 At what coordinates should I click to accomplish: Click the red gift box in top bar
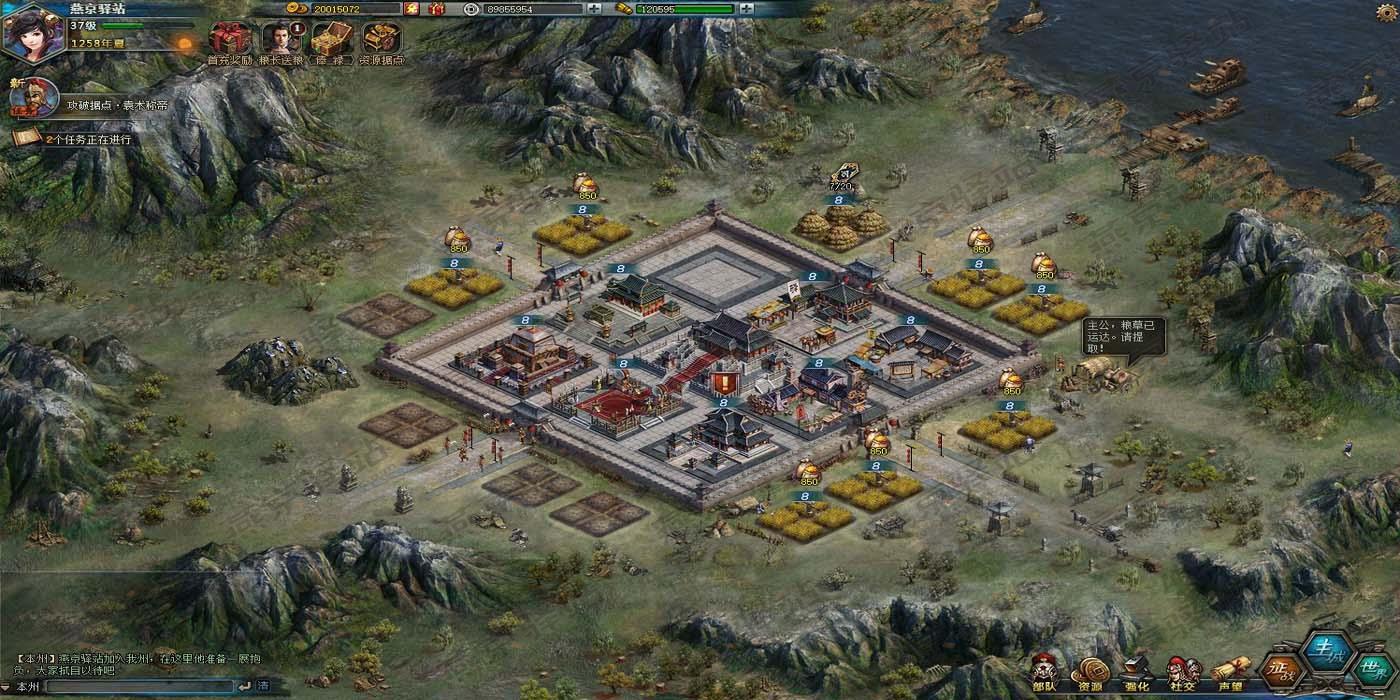[x=436, y=9]
